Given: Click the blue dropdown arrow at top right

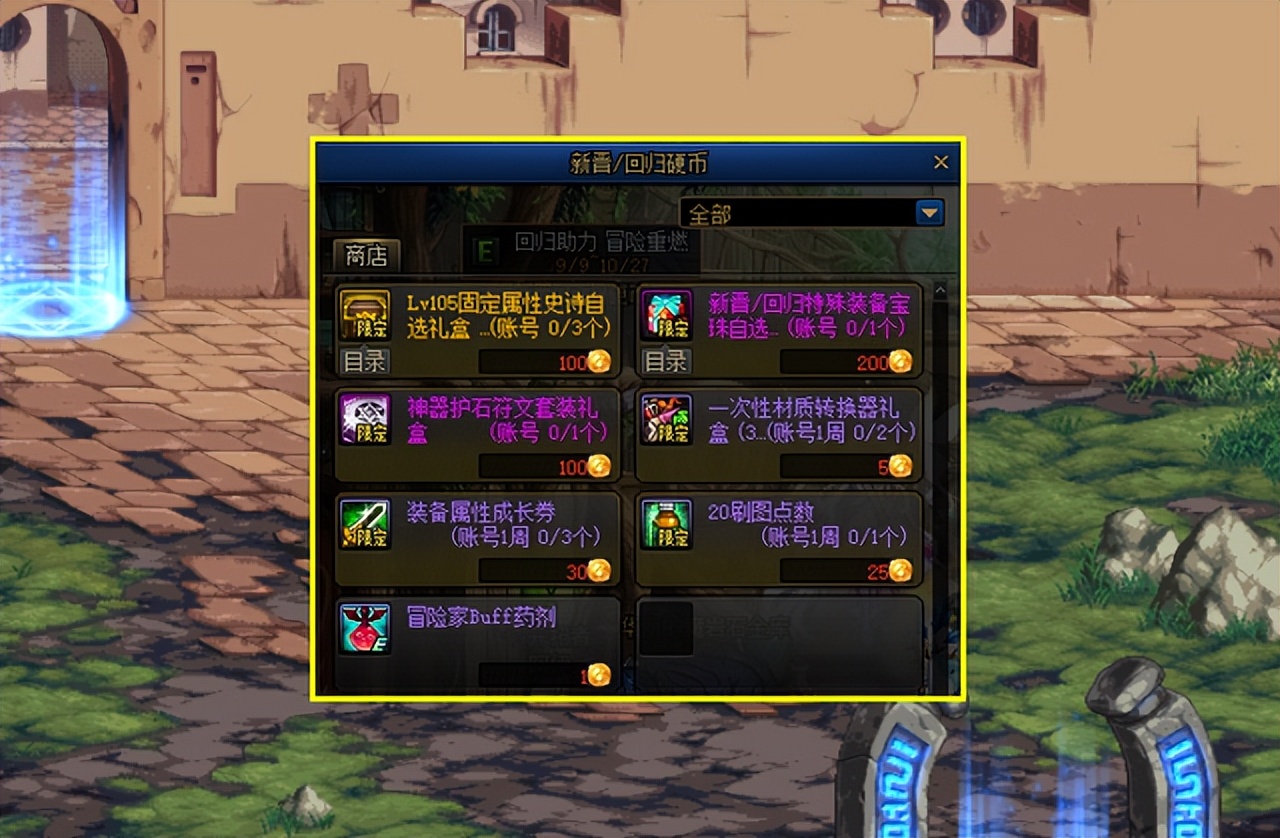Looking at the screenshot, I should (x=930, y=213).
